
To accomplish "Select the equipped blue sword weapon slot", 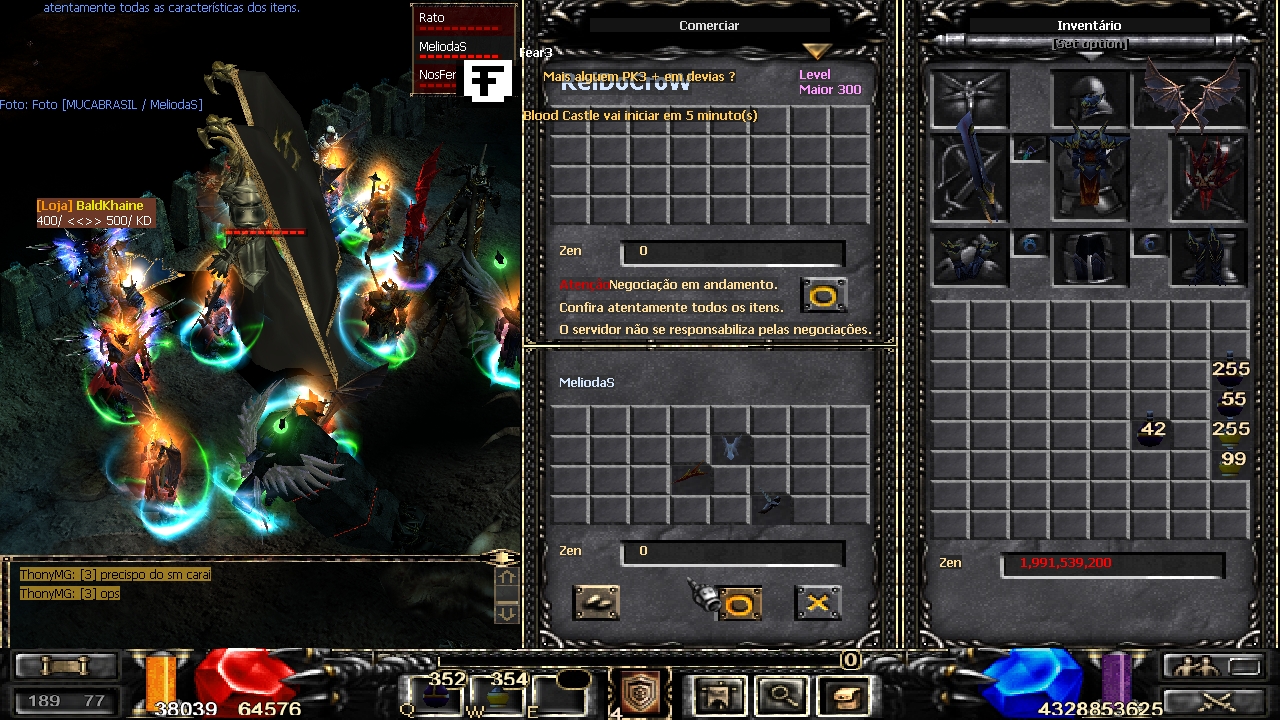I will pyautogui.click(x=970, y=177).
